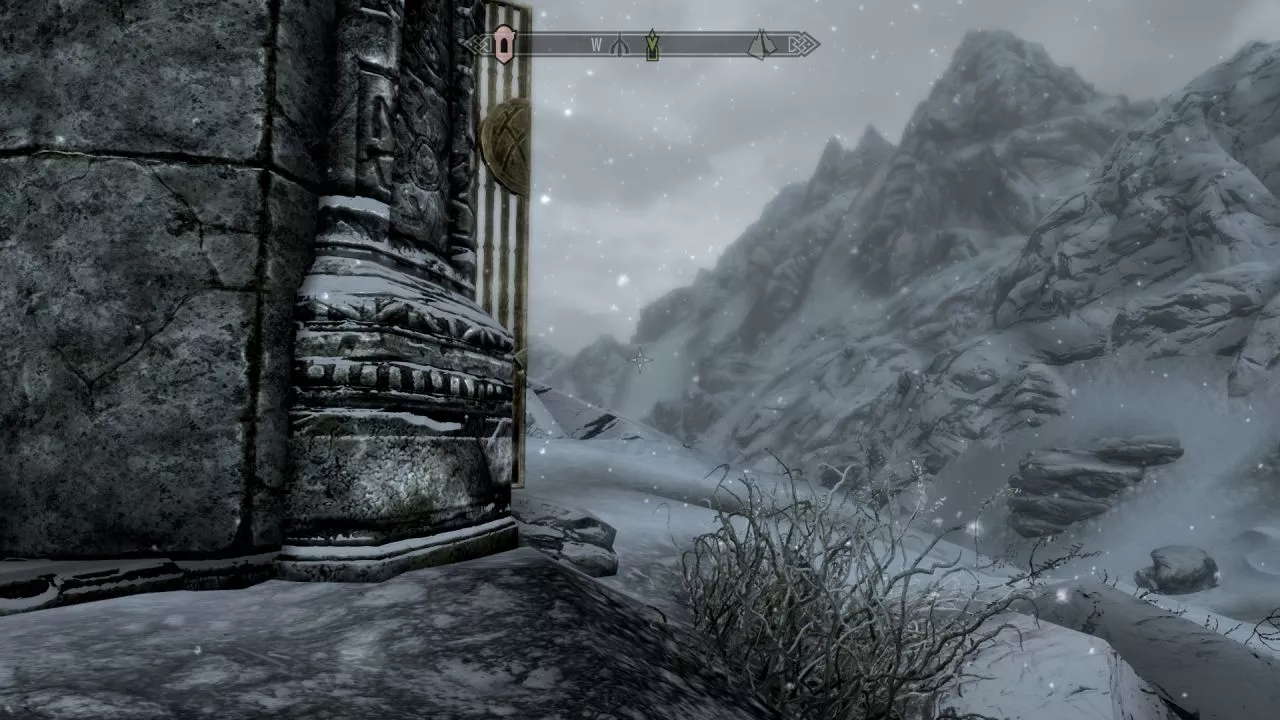Select the three-pronged location marker beside W
This screenshot has height=720, width=1280.
point(619,45)
